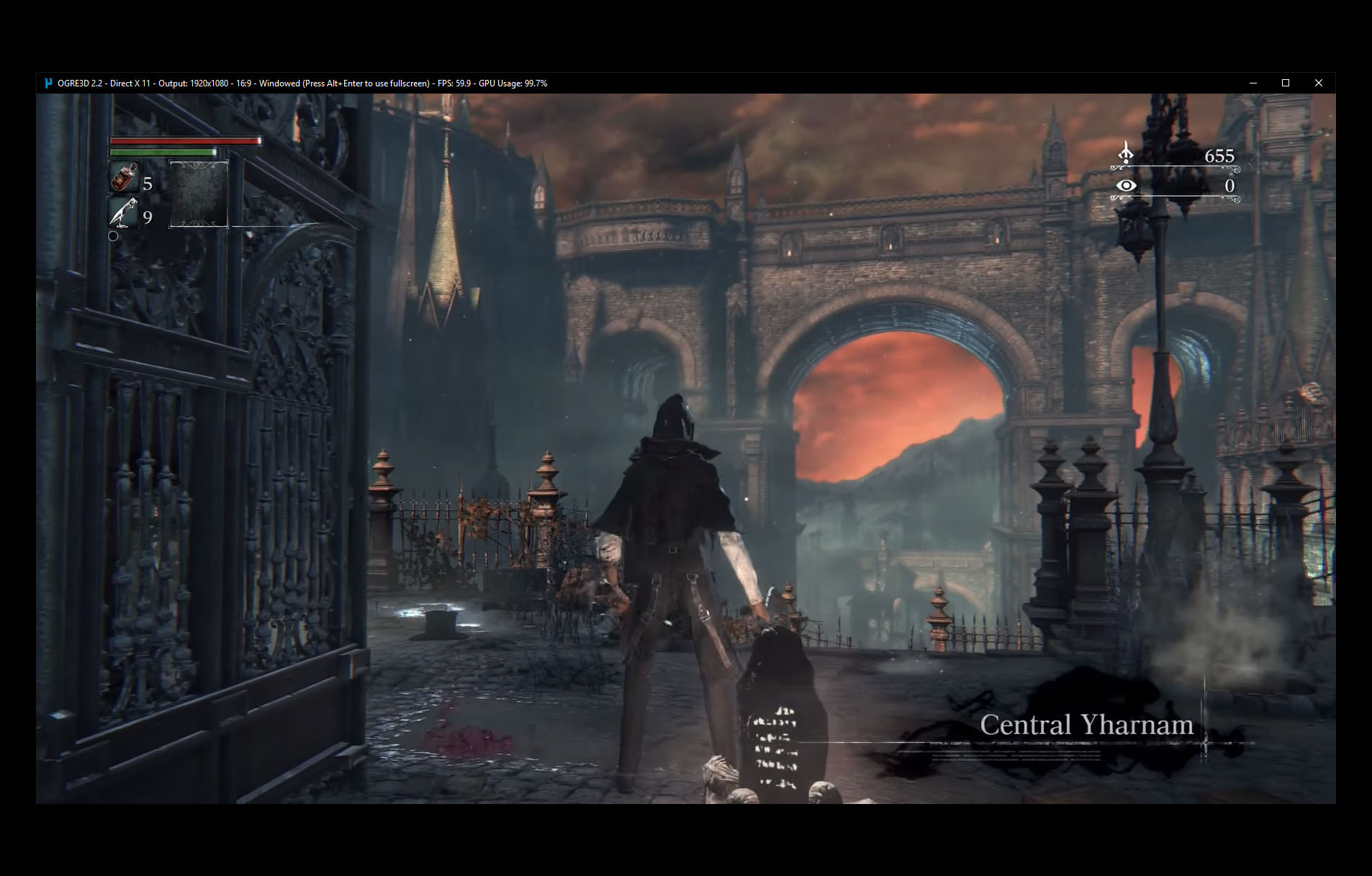Image resolution: width=1372 pixels, height=876 pixels.
Task: Select the quicksilver bullet icon
Action: [x=124, y=212]
